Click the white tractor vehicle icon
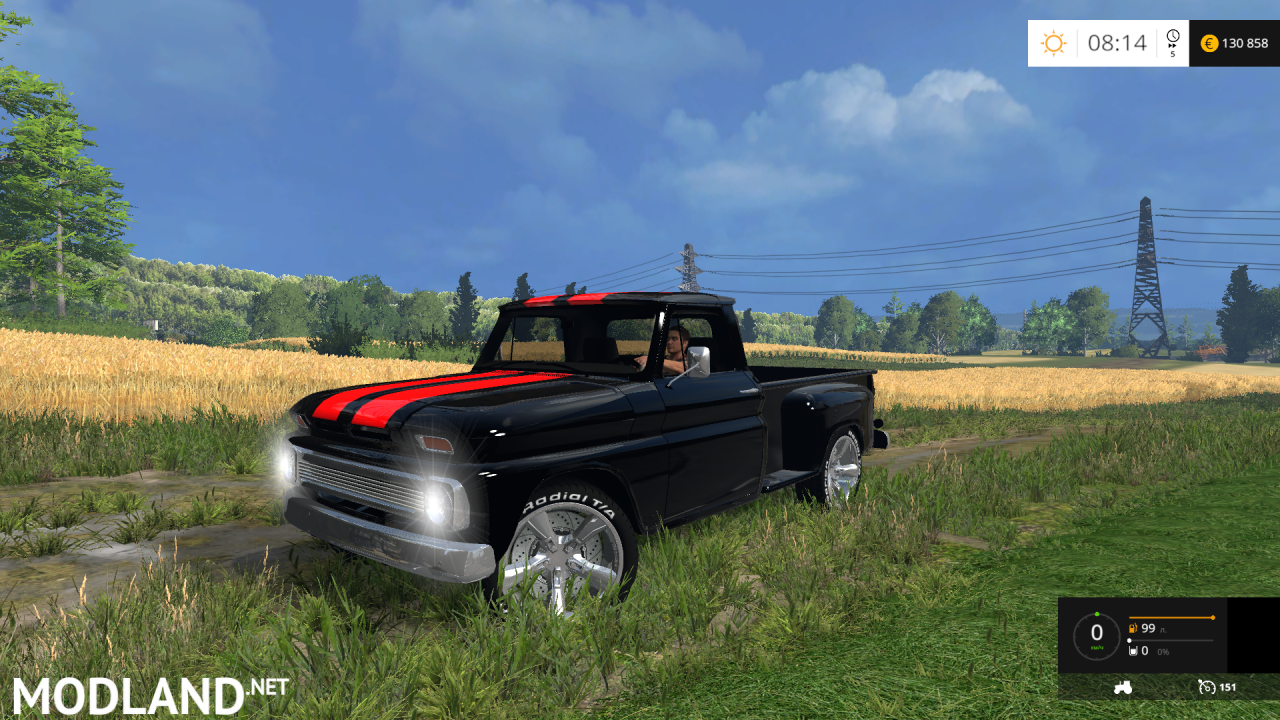Screen dimensions: 1280x720 coord(1123,688)
